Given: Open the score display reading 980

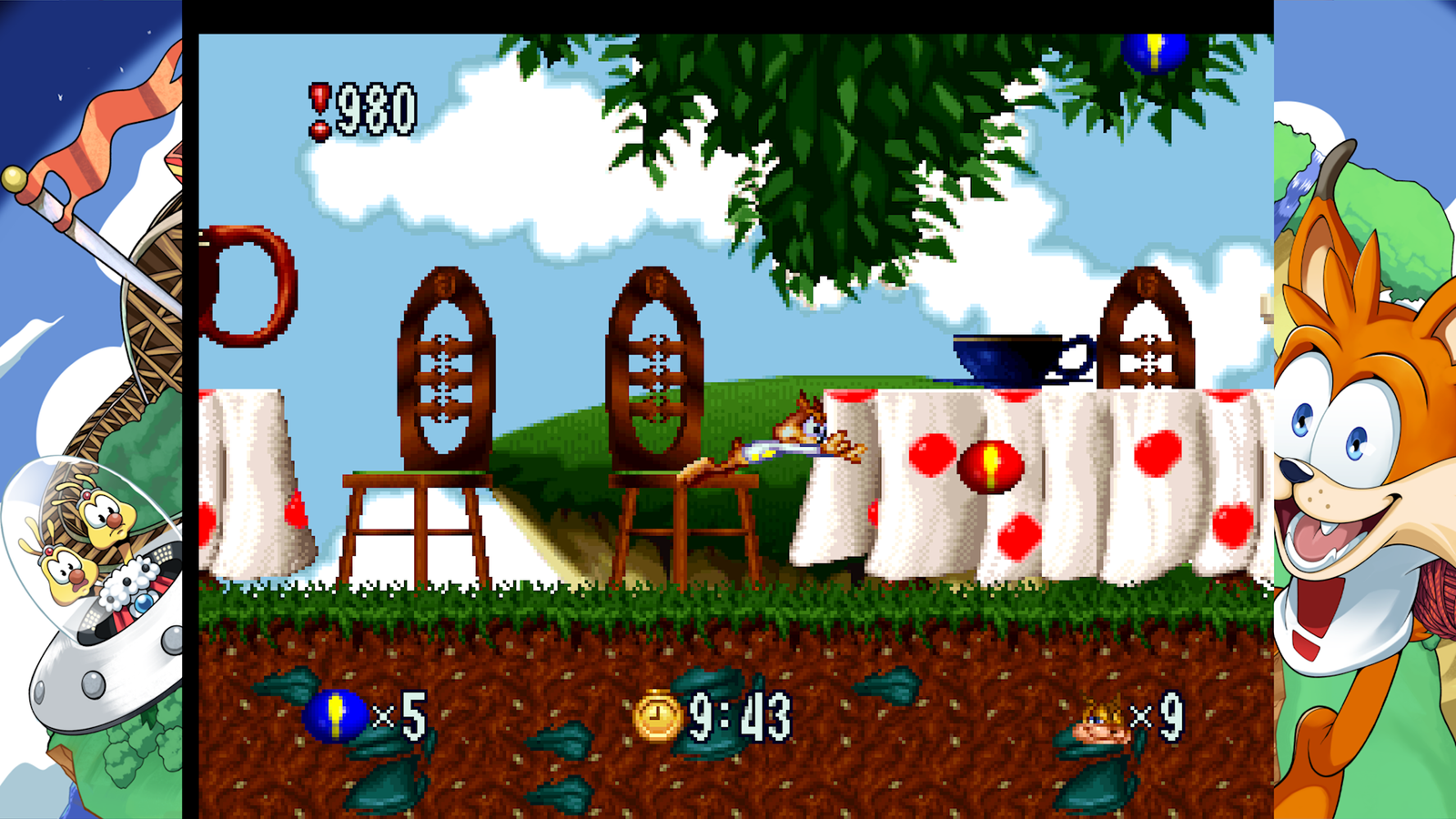Looking at the screenshot, I should (373, 106).
